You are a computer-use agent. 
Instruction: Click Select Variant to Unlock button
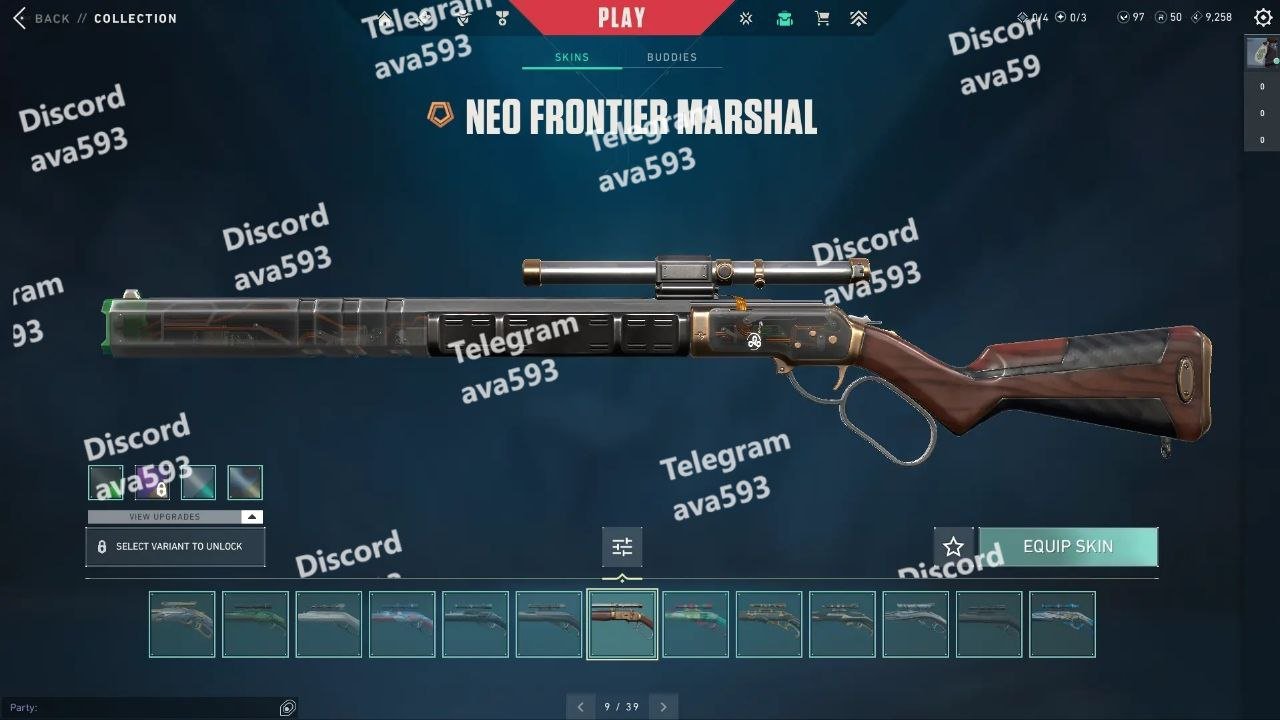point(175,547)
